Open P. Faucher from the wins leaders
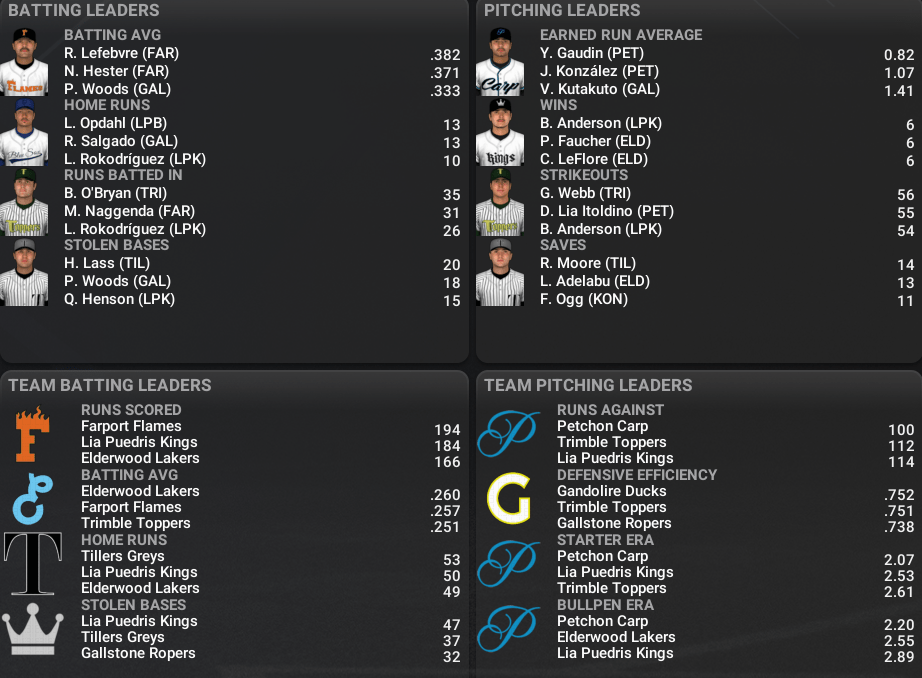Viewport: 922px width, 678px height. point(590,141)
